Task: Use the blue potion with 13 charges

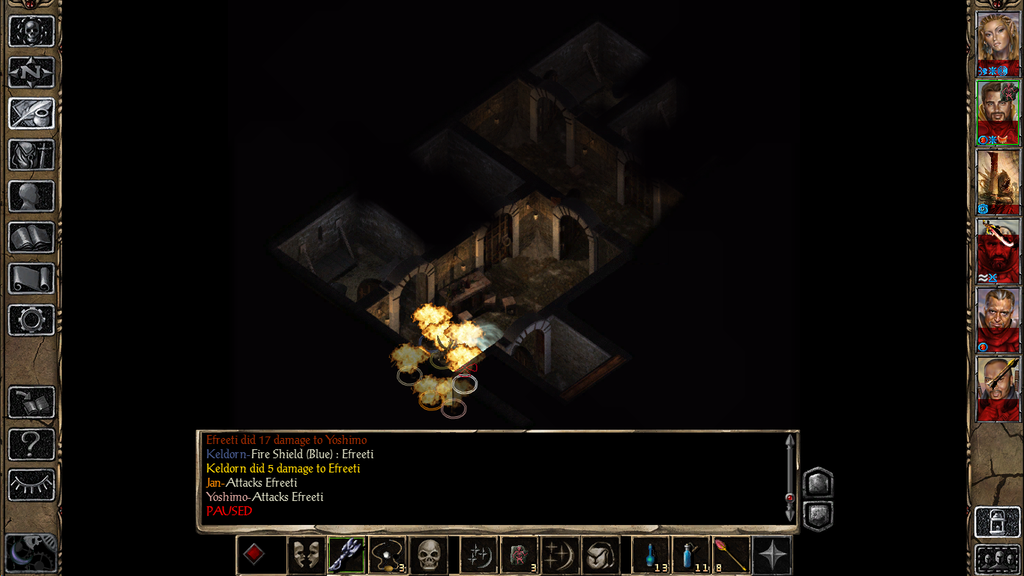Action: 650,555
